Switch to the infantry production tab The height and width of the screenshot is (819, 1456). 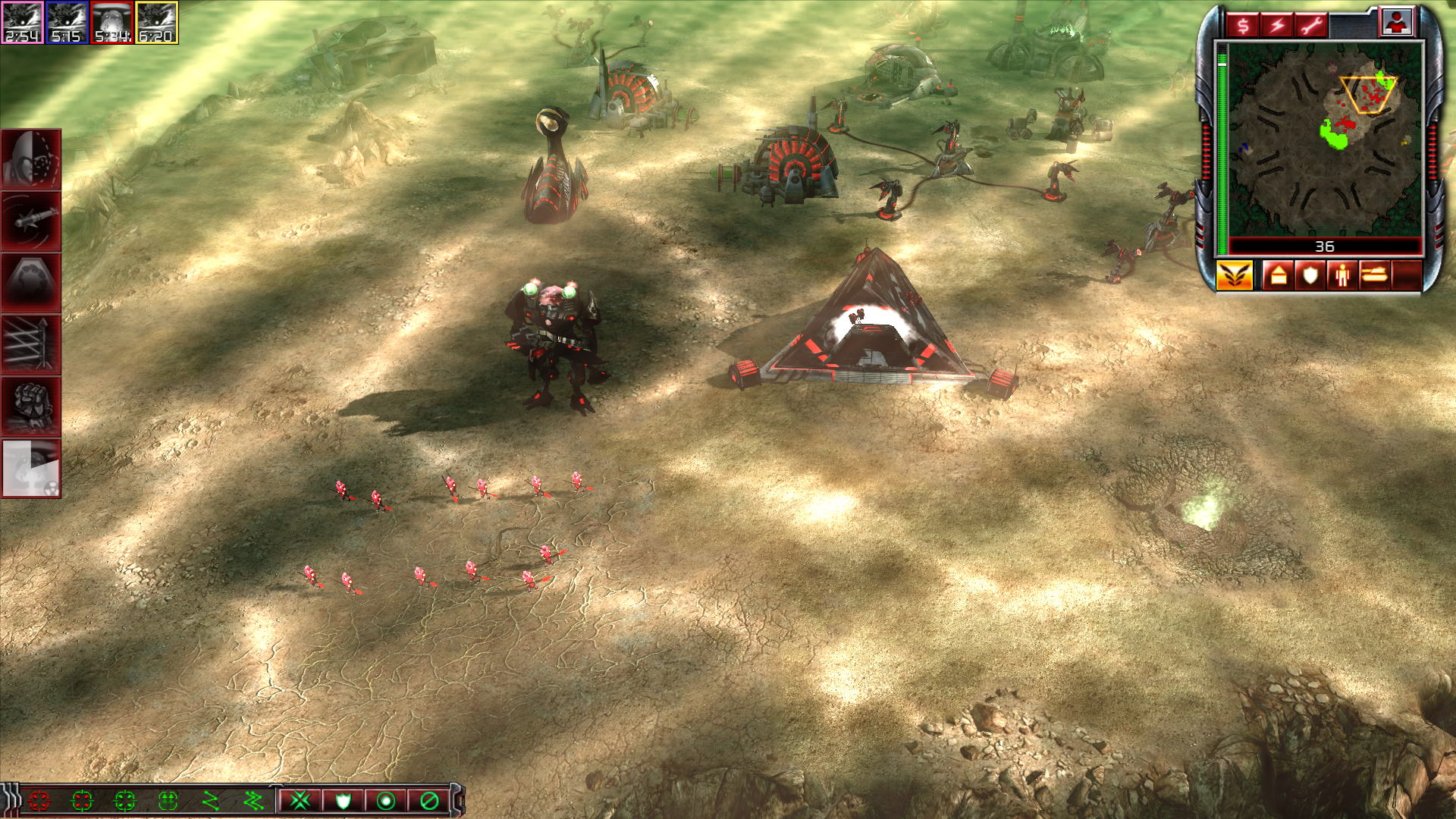(1341, 275)
